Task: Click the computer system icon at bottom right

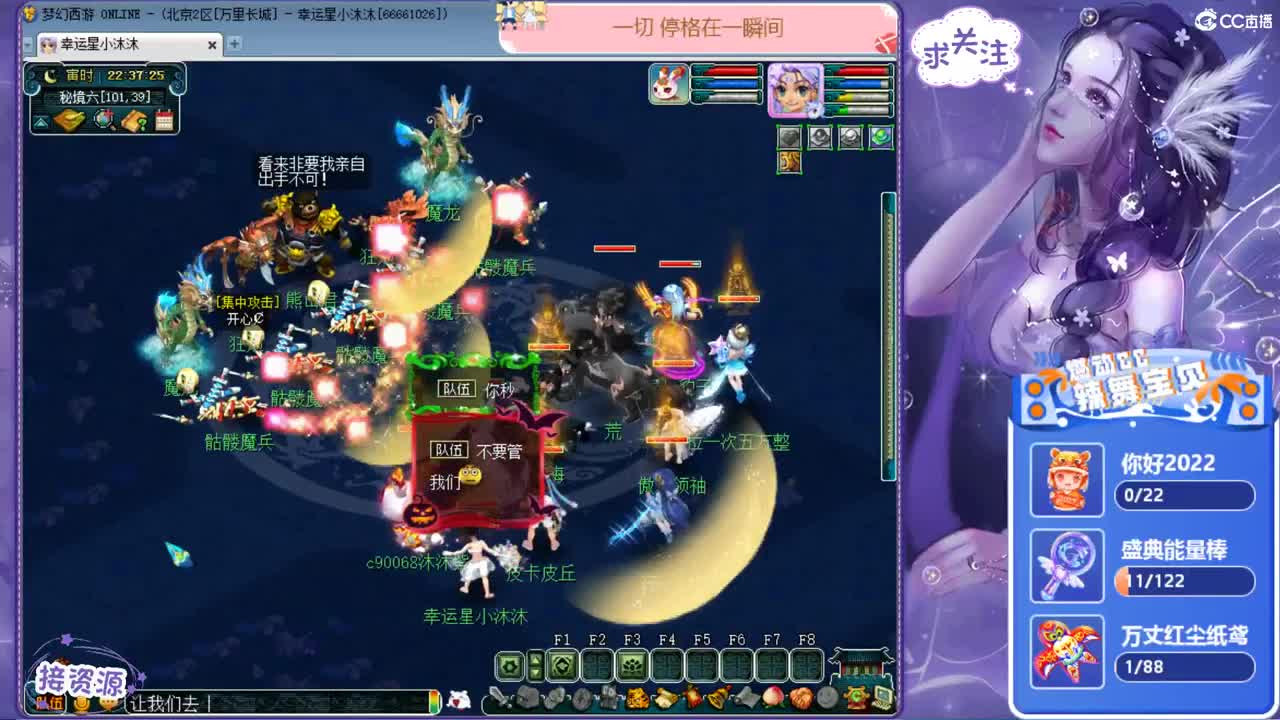Action: point(883,698)
